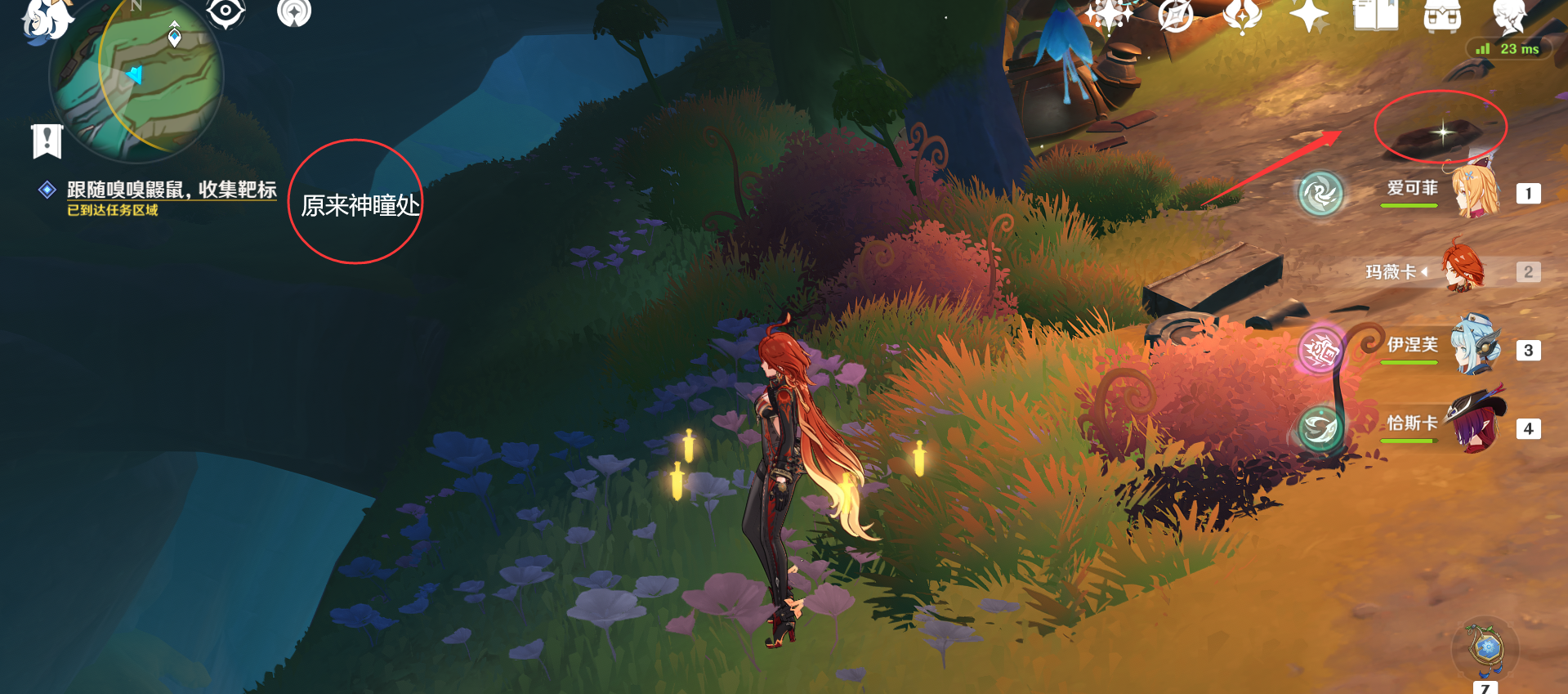Open the character profile head icon
This screenshot has height=694, width=1568.
[x=1508, y=16]
